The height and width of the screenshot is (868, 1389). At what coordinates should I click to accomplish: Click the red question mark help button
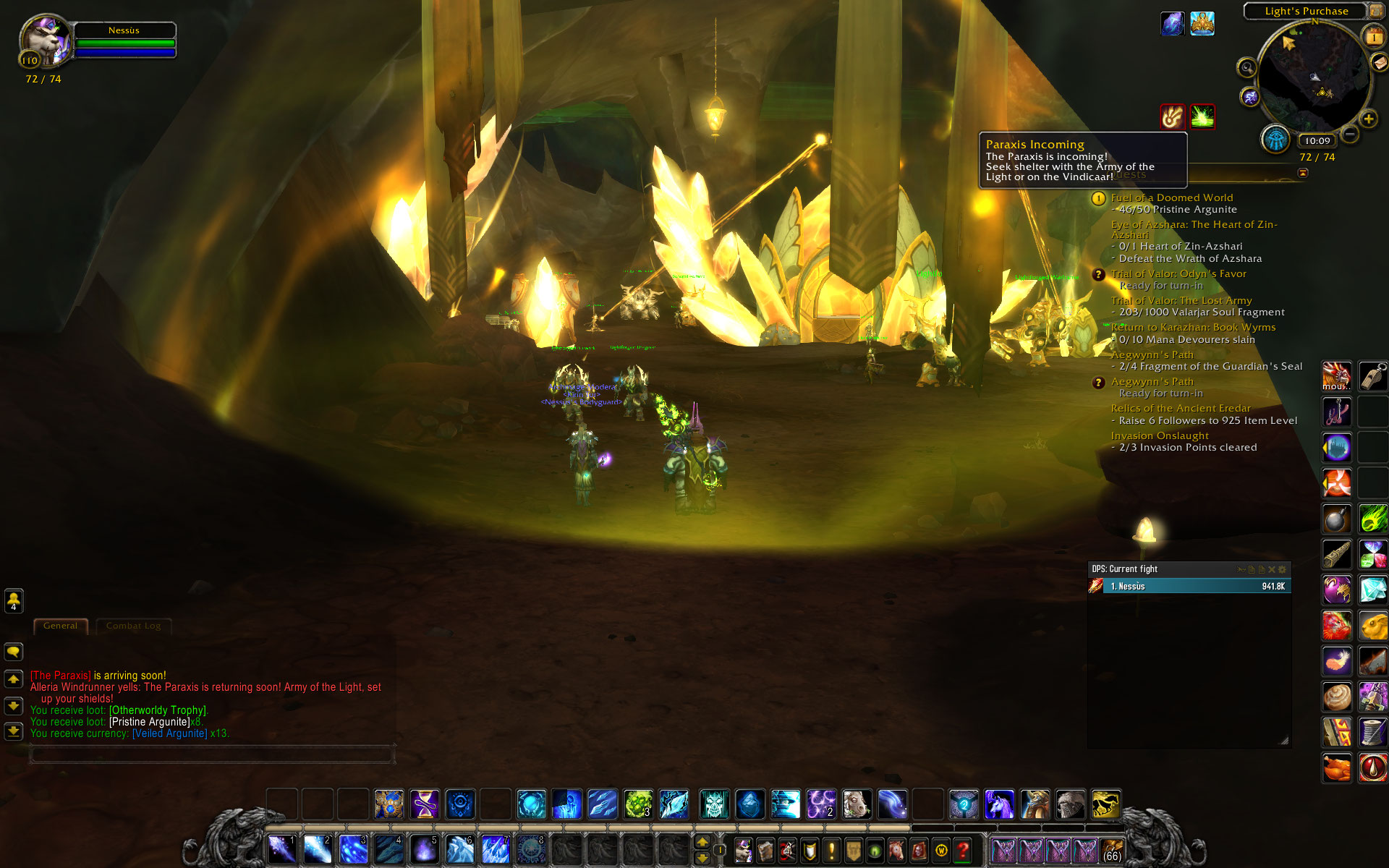click(962, 850)
